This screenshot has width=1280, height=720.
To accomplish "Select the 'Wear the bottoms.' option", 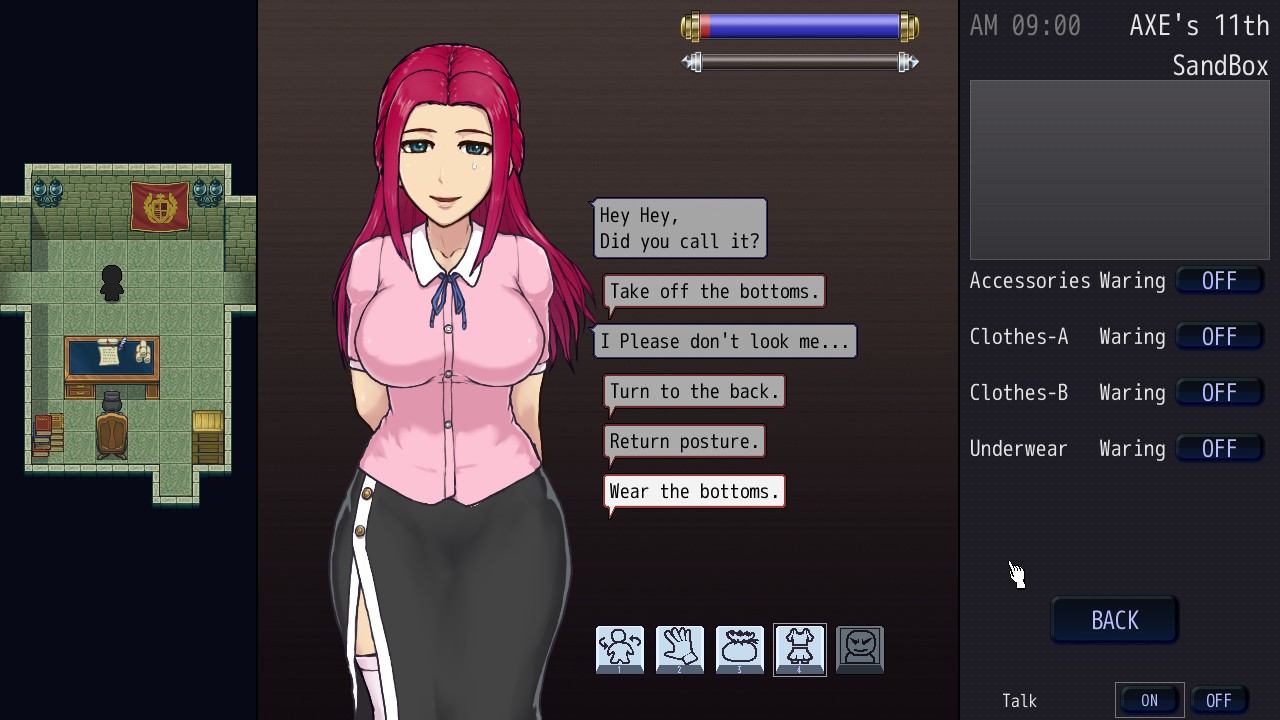I will (x=694, y=492).
